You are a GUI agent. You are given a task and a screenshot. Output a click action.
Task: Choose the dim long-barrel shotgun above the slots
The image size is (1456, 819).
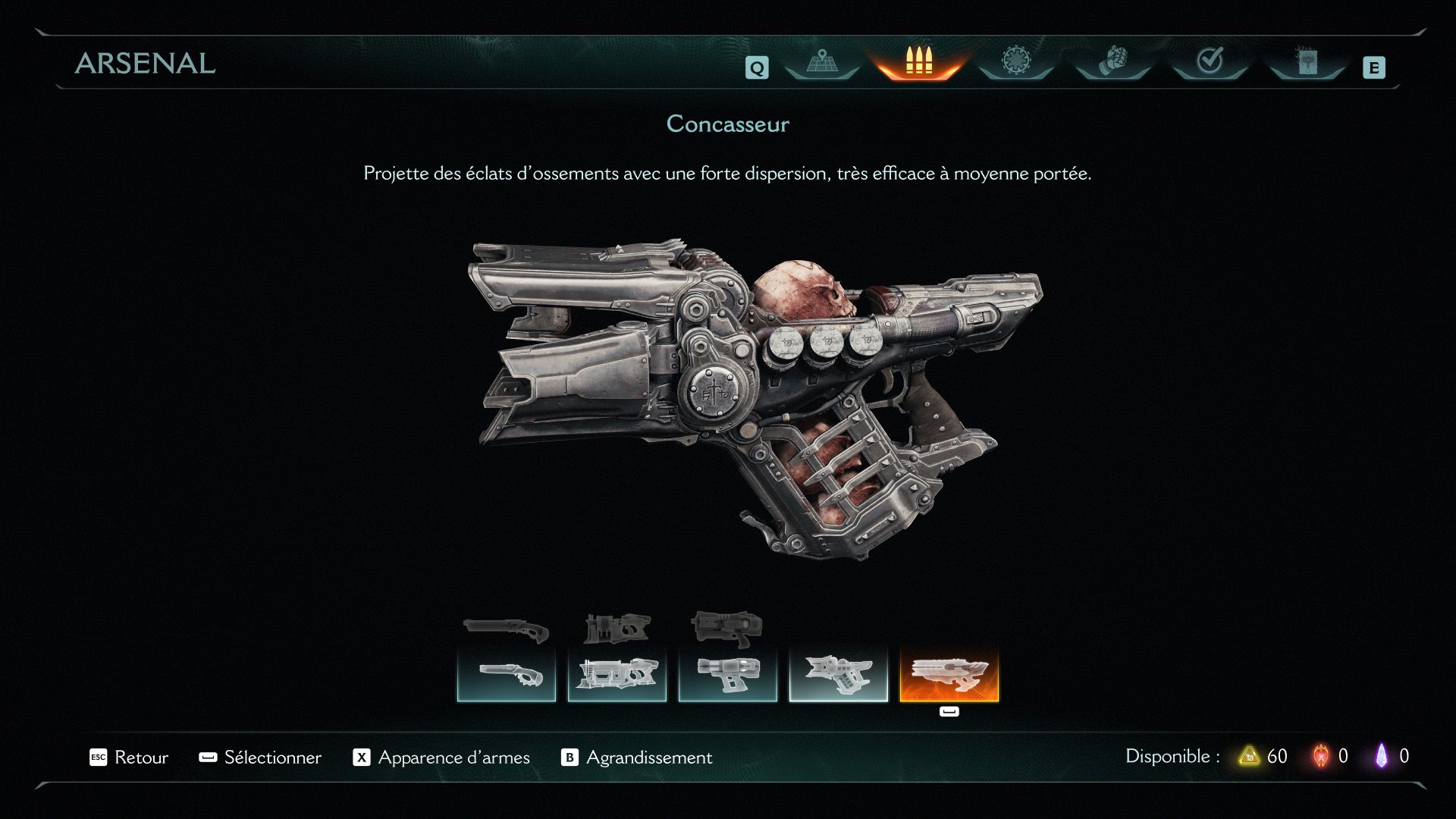[507, 629]
